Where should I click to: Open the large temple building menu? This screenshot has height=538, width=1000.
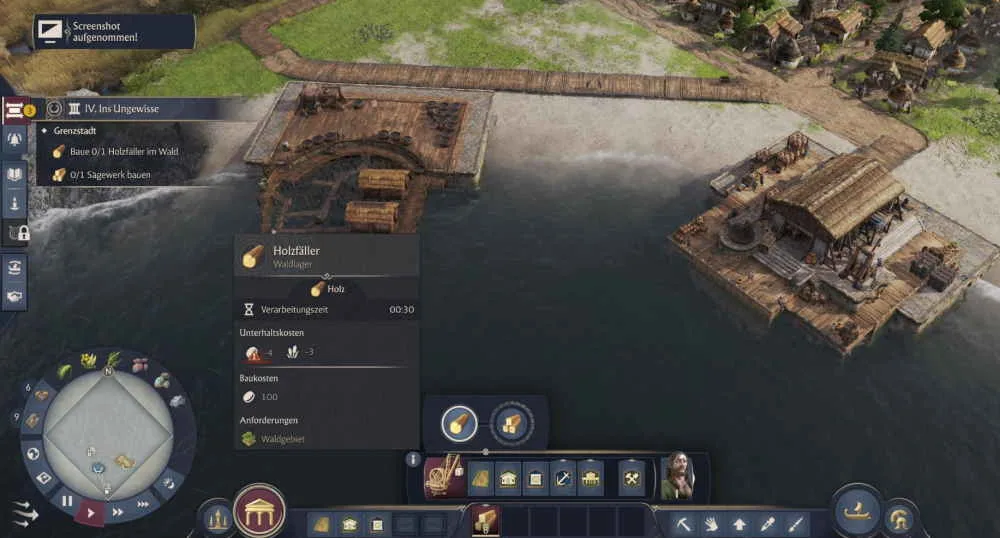(x=260, y=511)
